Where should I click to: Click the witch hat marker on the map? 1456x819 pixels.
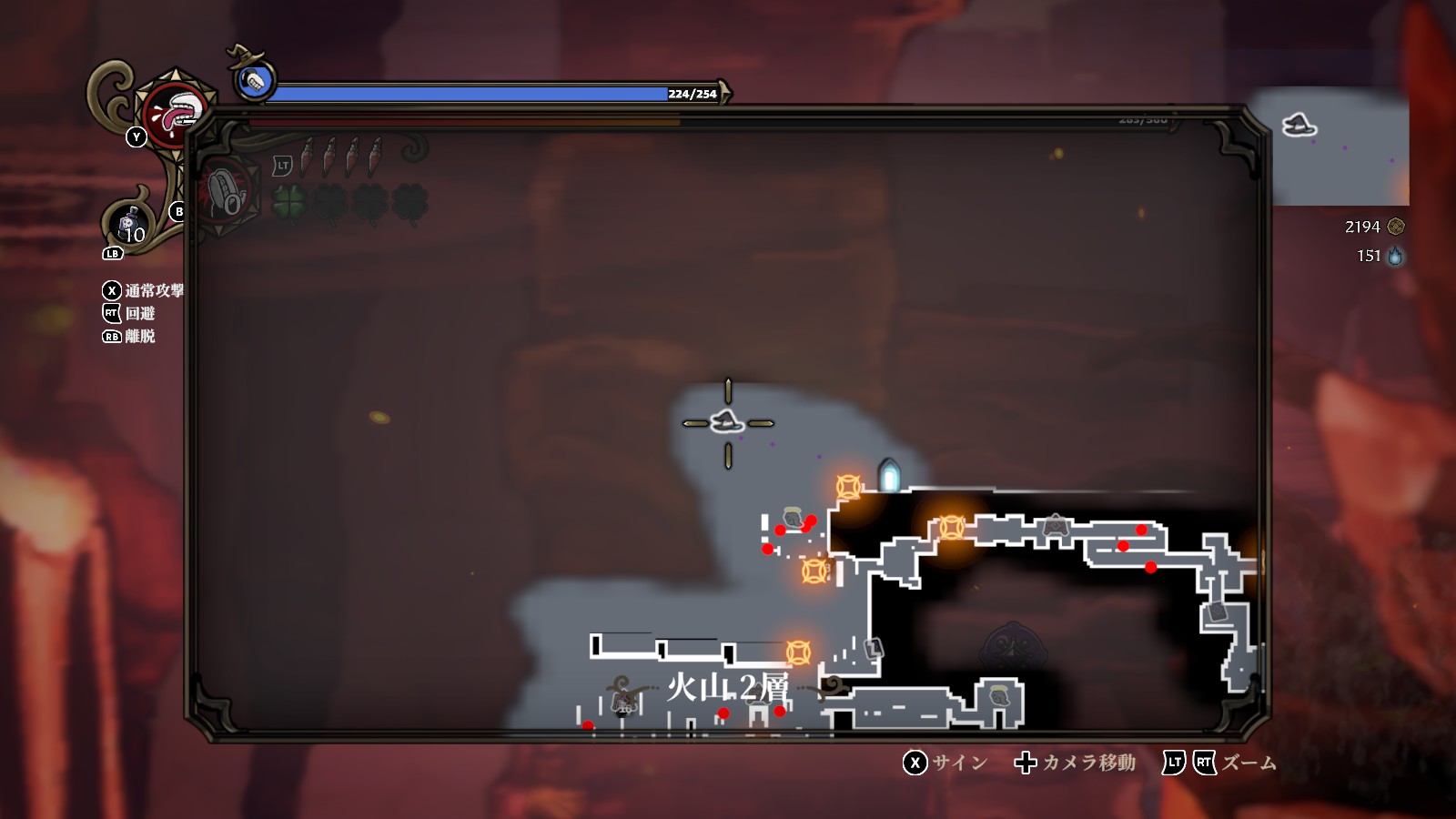(x=726, y=422)
